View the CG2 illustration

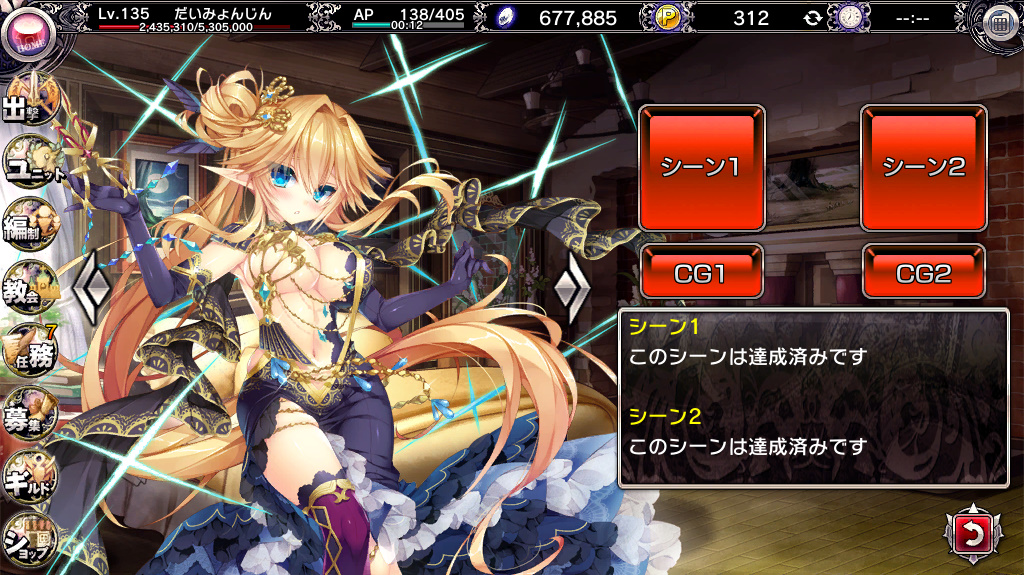(x=923, y=272)
